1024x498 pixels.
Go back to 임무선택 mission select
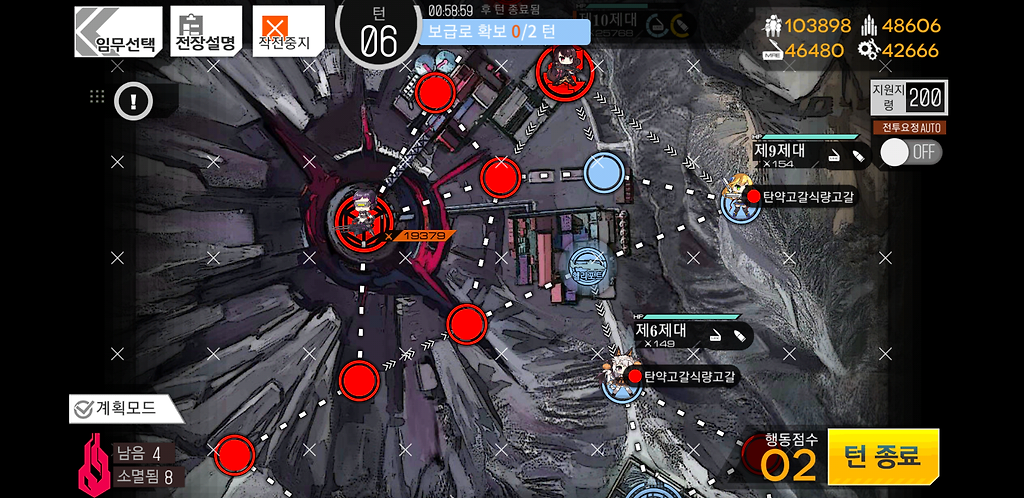click(x=118, y=31)
